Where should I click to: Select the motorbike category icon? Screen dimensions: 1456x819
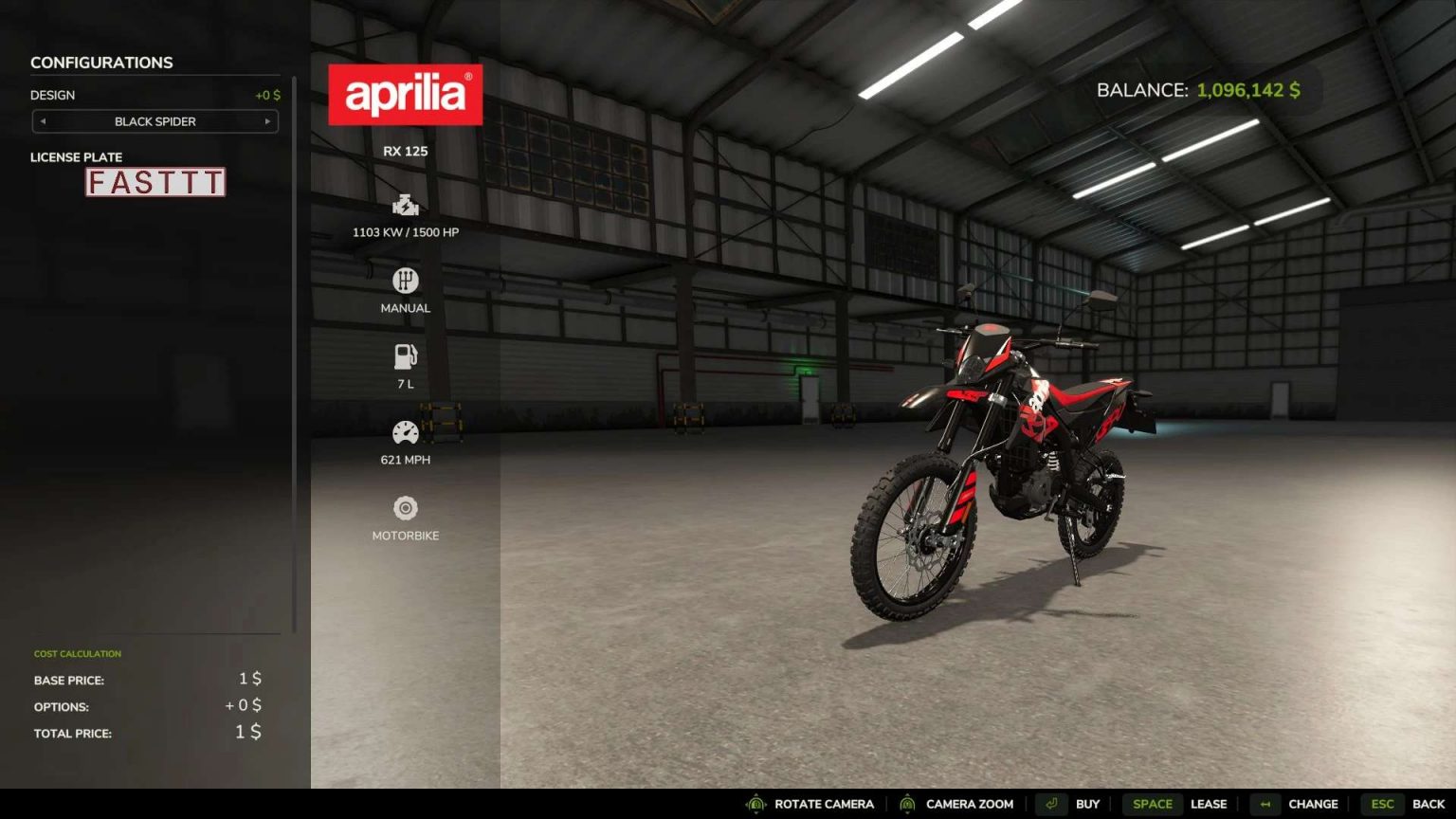pos(406,507)
